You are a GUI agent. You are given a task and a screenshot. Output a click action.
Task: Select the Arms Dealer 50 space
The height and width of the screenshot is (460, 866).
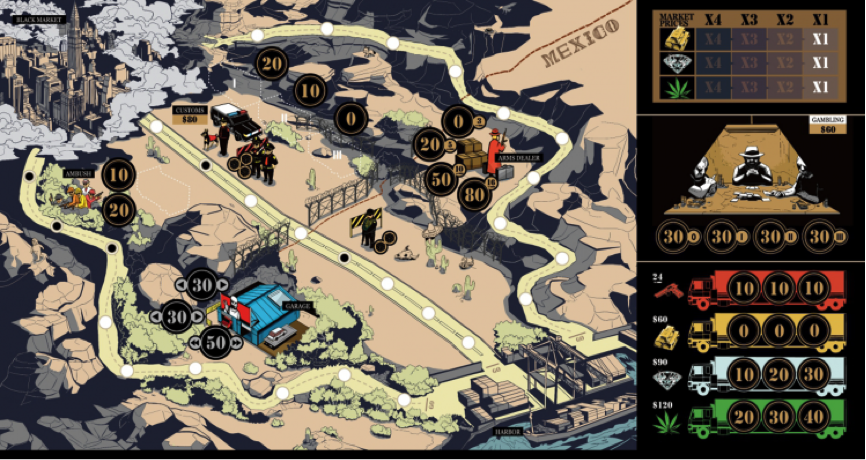(x=441, y=179)
